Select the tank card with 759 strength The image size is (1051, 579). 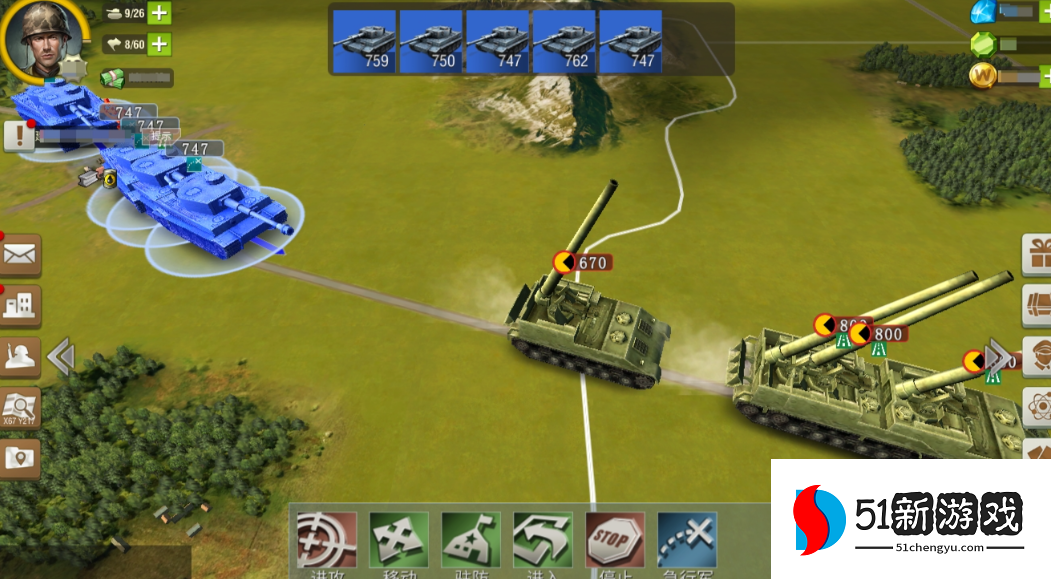[x=363, y=41]
